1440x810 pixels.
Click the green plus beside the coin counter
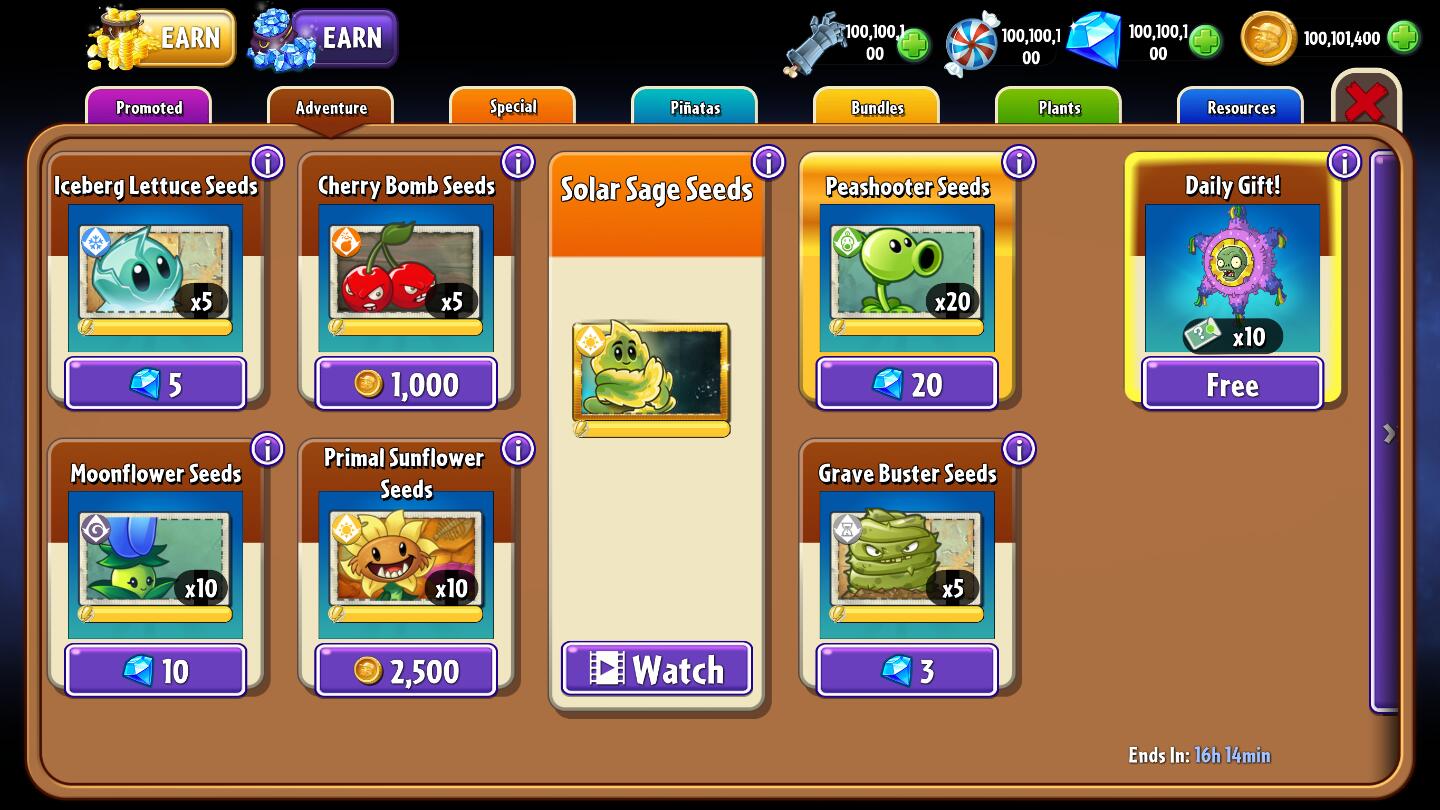tap(1407, 38)
